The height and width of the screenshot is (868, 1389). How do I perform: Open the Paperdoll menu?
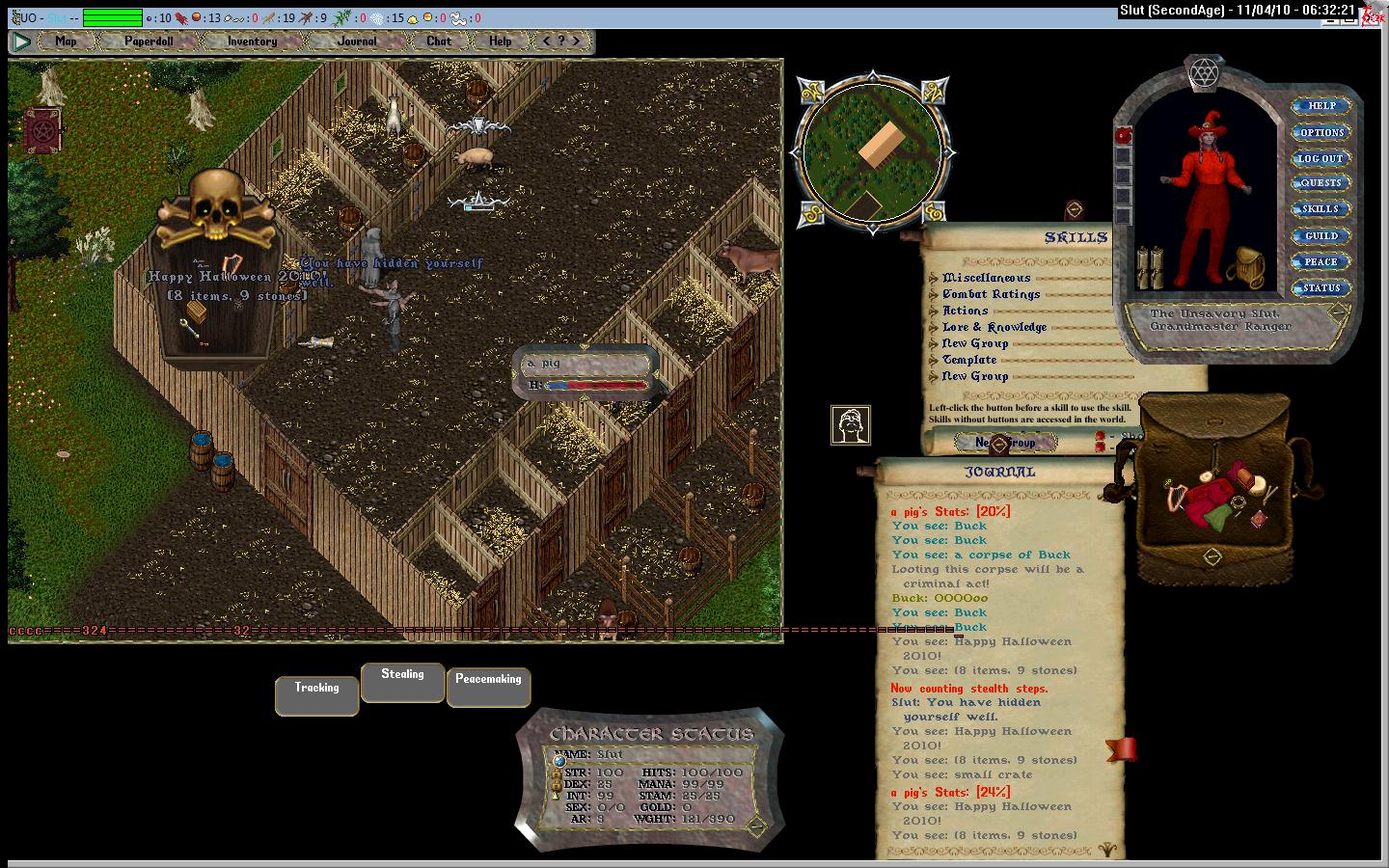point(148,41)
